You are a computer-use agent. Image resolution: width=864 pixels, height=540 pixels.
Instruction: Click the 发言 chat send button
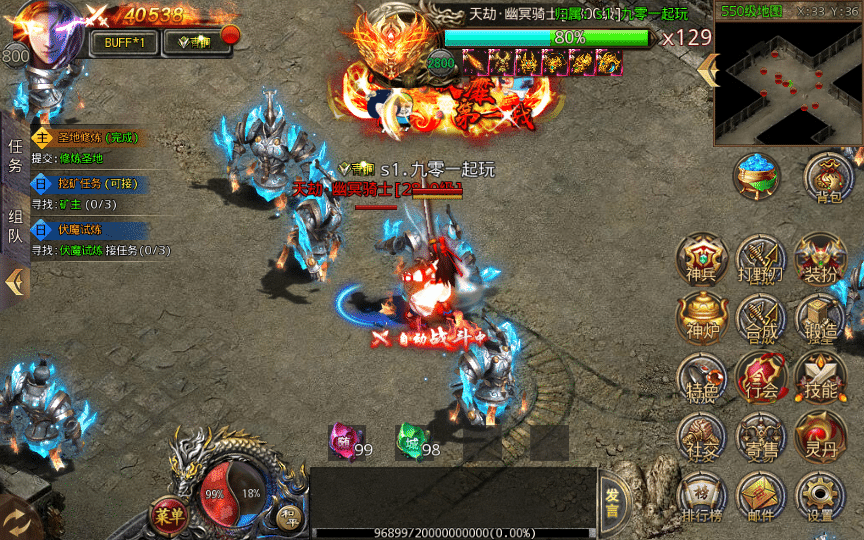coord(613,501)
